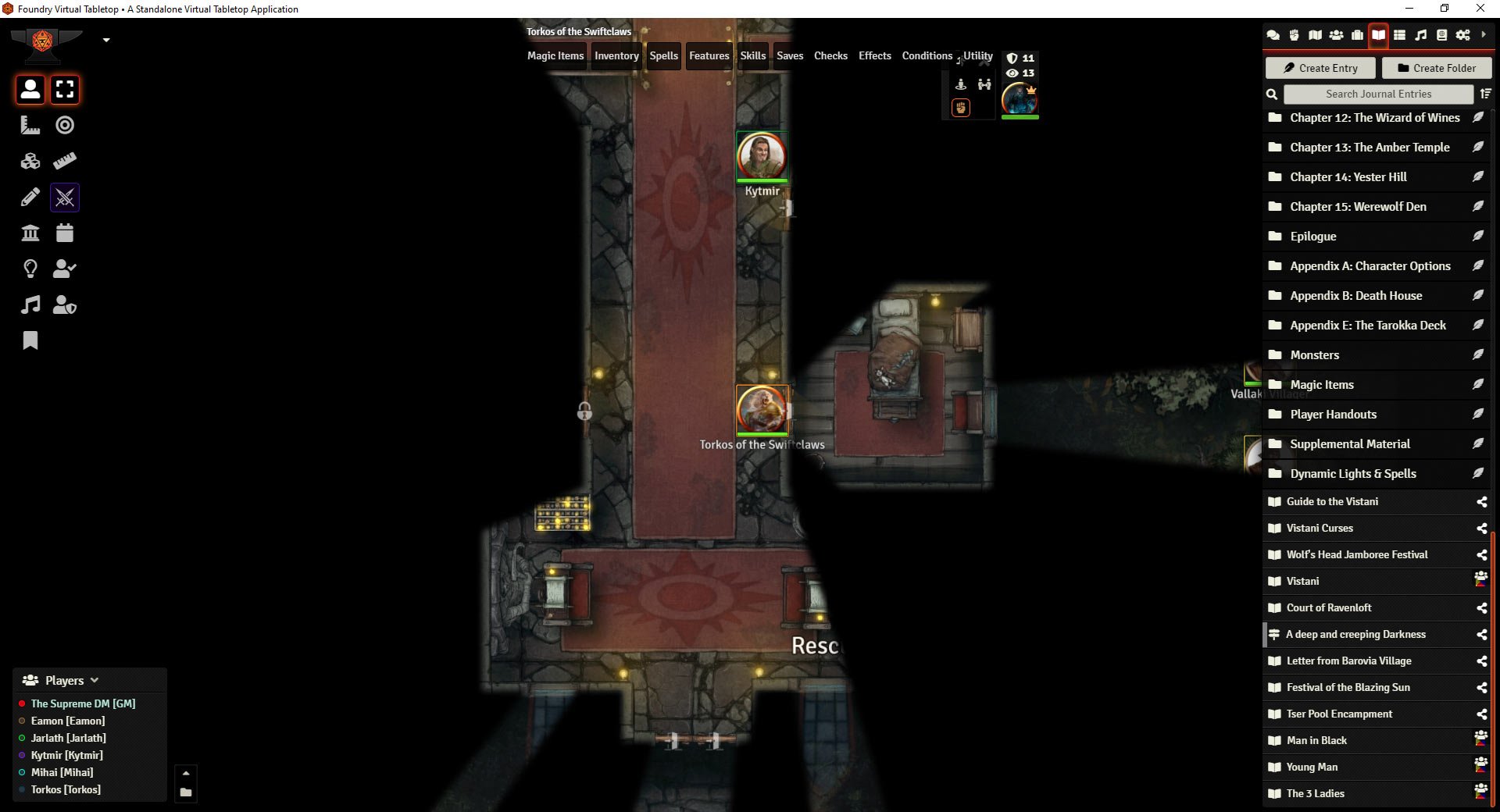
Task: Select the Tser Pool Encampment journal entry
Action: (x=1339, y=714)
